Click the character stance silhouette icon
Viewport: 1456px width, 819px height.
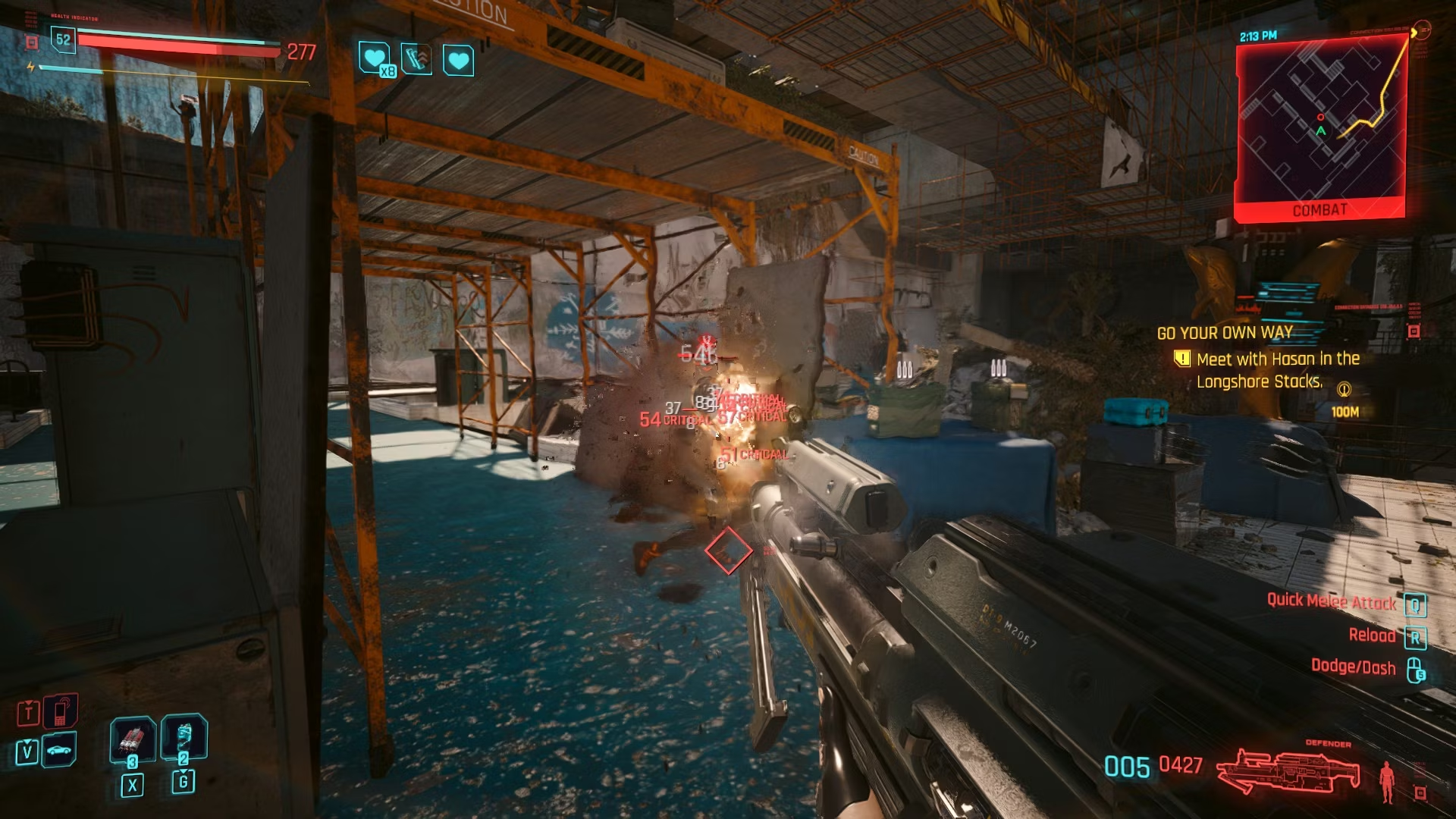click(x=1388, y=781)
